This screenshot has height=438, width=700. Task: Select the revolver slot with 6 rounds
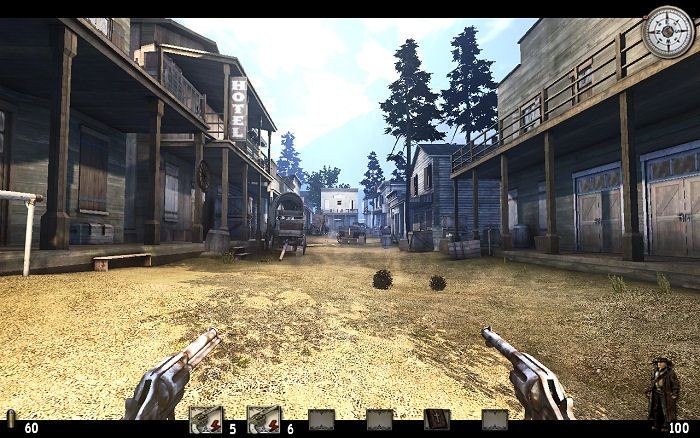pyautogui.click(x=263, y=421)
